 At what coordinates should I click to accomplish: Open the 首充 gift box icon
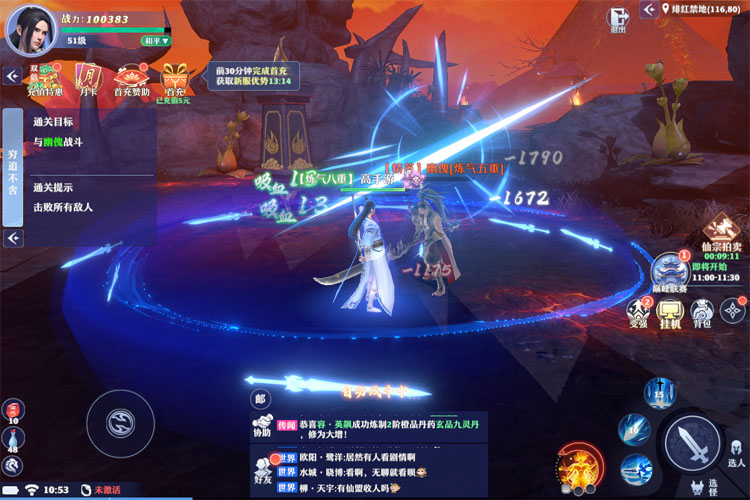click(x=177, y=78)
